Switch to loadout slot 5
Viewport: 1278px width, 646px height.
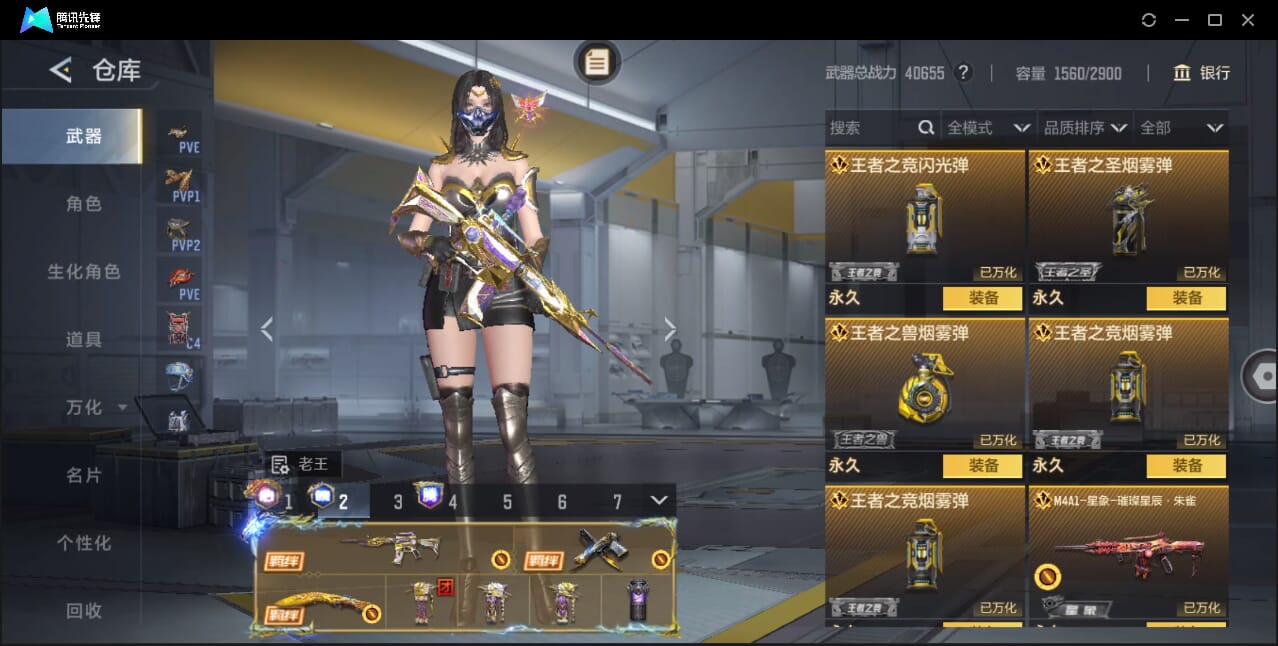point(507,502)
